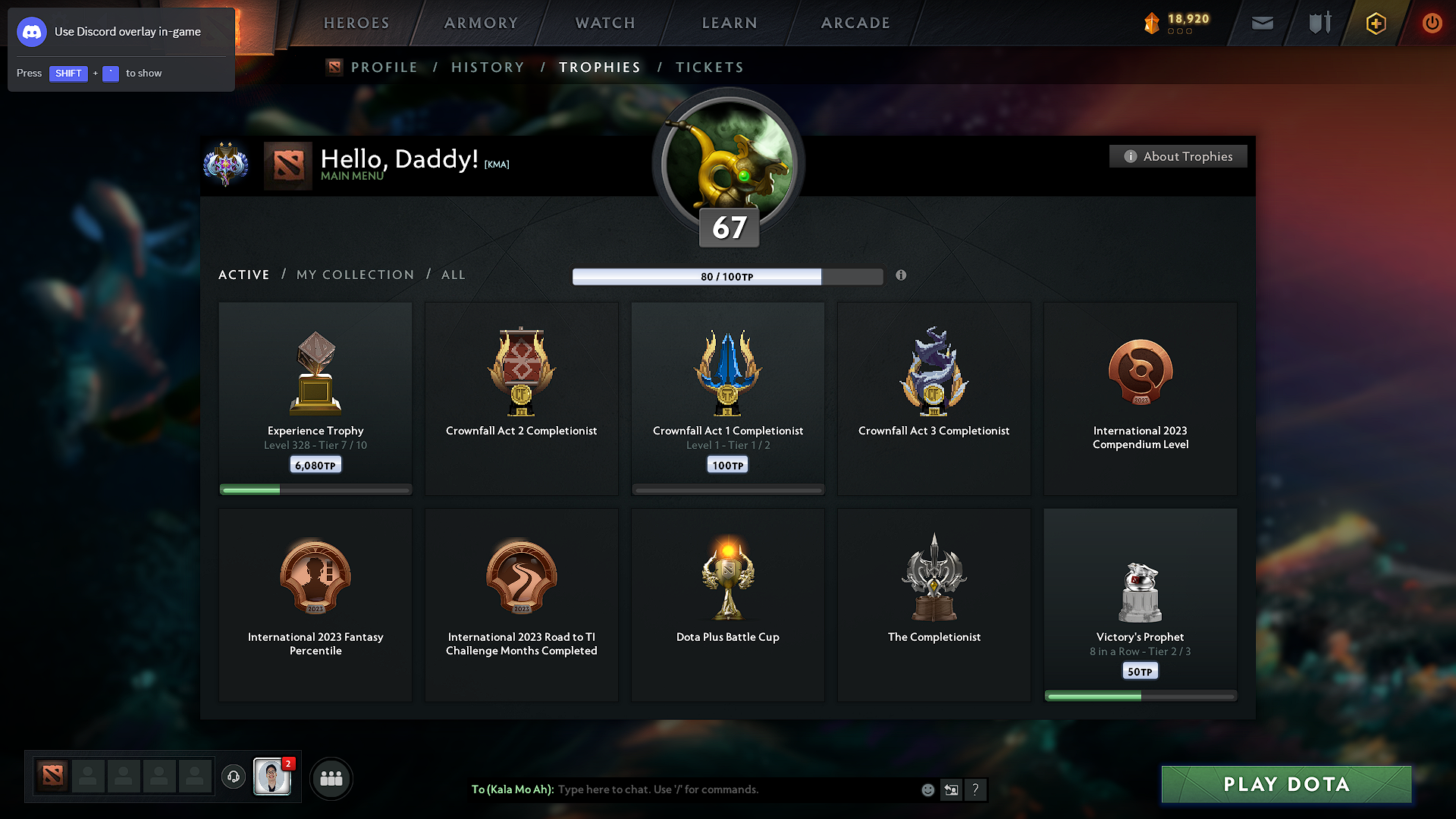Screen dimensions: 1456x819
Task: Open the mail notifications inbox icon
Action: (1262, 23)
